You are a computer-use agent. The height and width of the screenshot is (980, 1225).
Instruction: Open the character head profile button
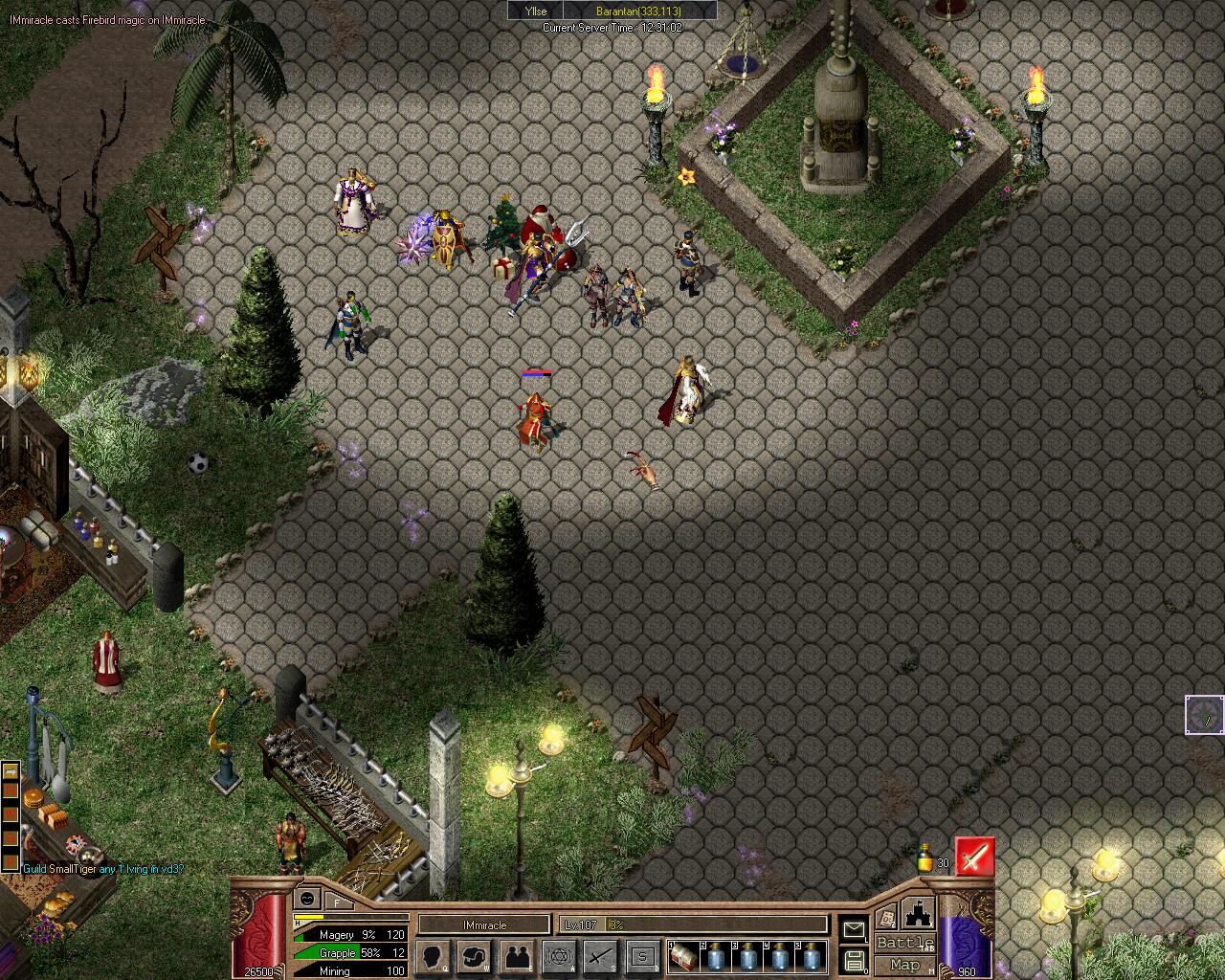[x=434, y=955]
